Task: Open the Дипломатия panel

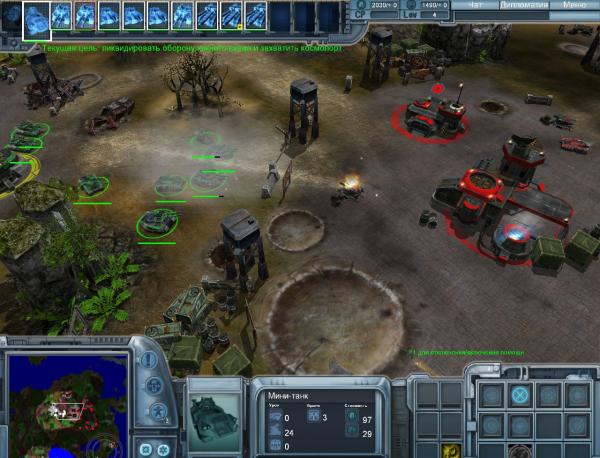Action: [x=521, y=5]
